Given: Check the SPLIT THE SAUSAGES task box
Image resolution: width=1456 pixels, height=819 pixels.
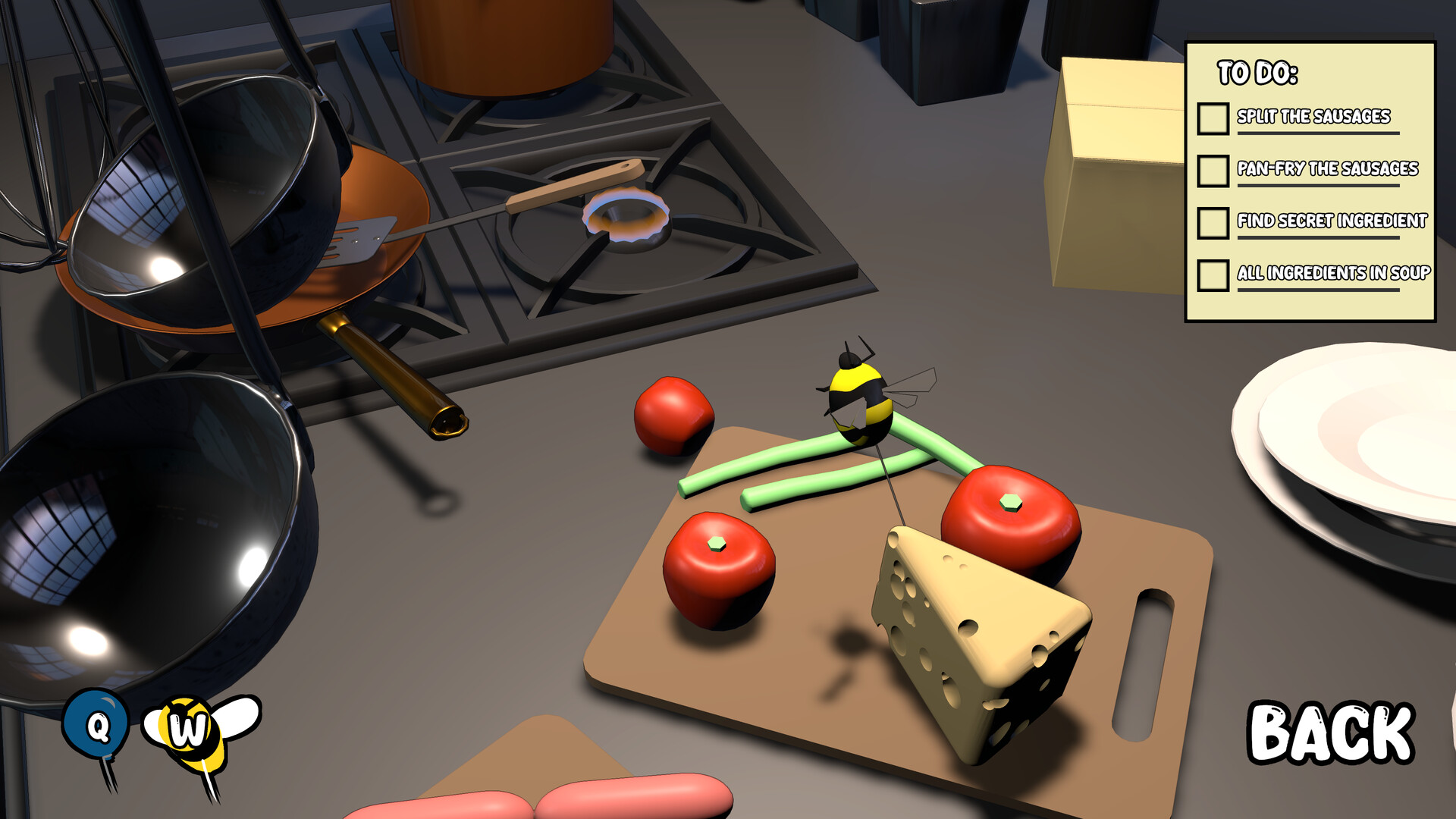Looking at the screenshot, I should [x=1213, y=118].
